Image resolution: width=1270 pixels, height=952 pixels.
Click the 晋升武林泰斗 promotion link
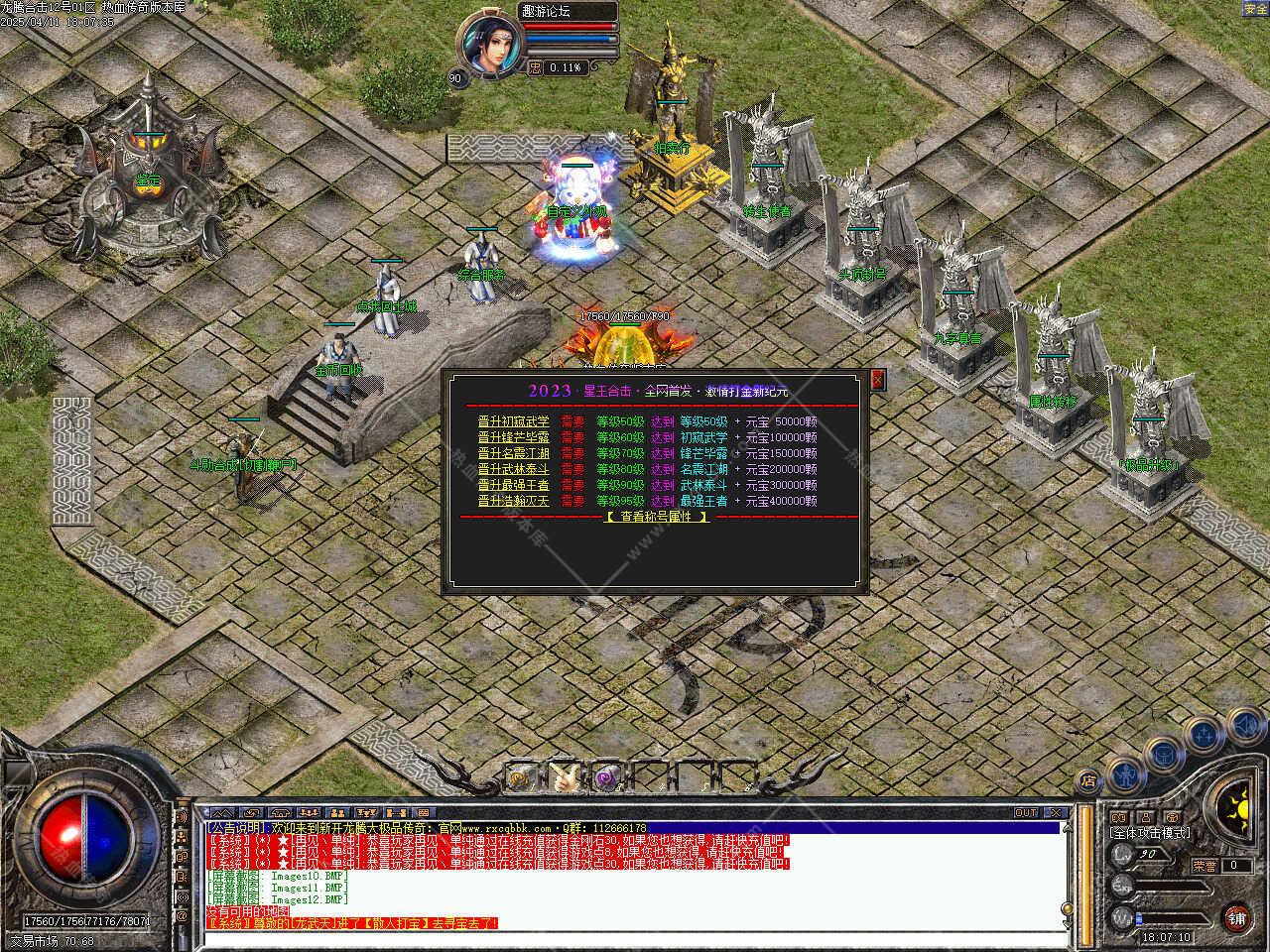pos(513,469)
